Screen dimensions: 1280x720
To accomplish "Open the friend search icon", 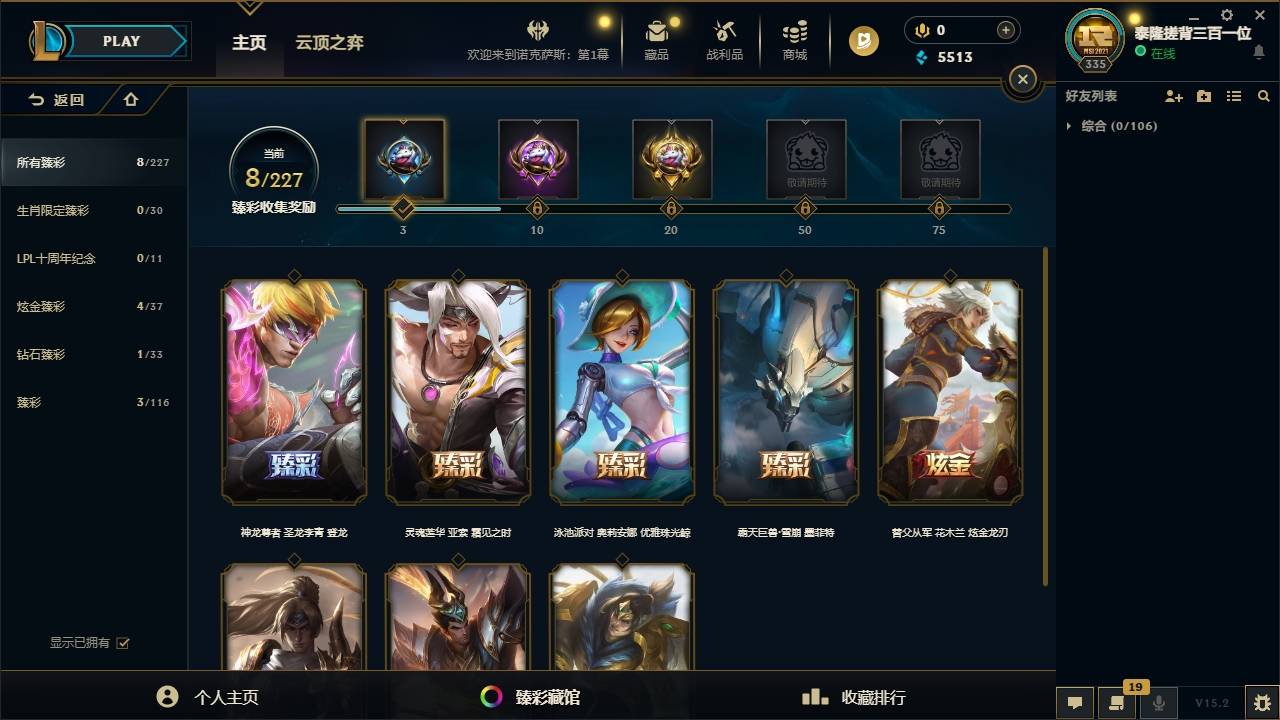I will [x=1263, y=95].
